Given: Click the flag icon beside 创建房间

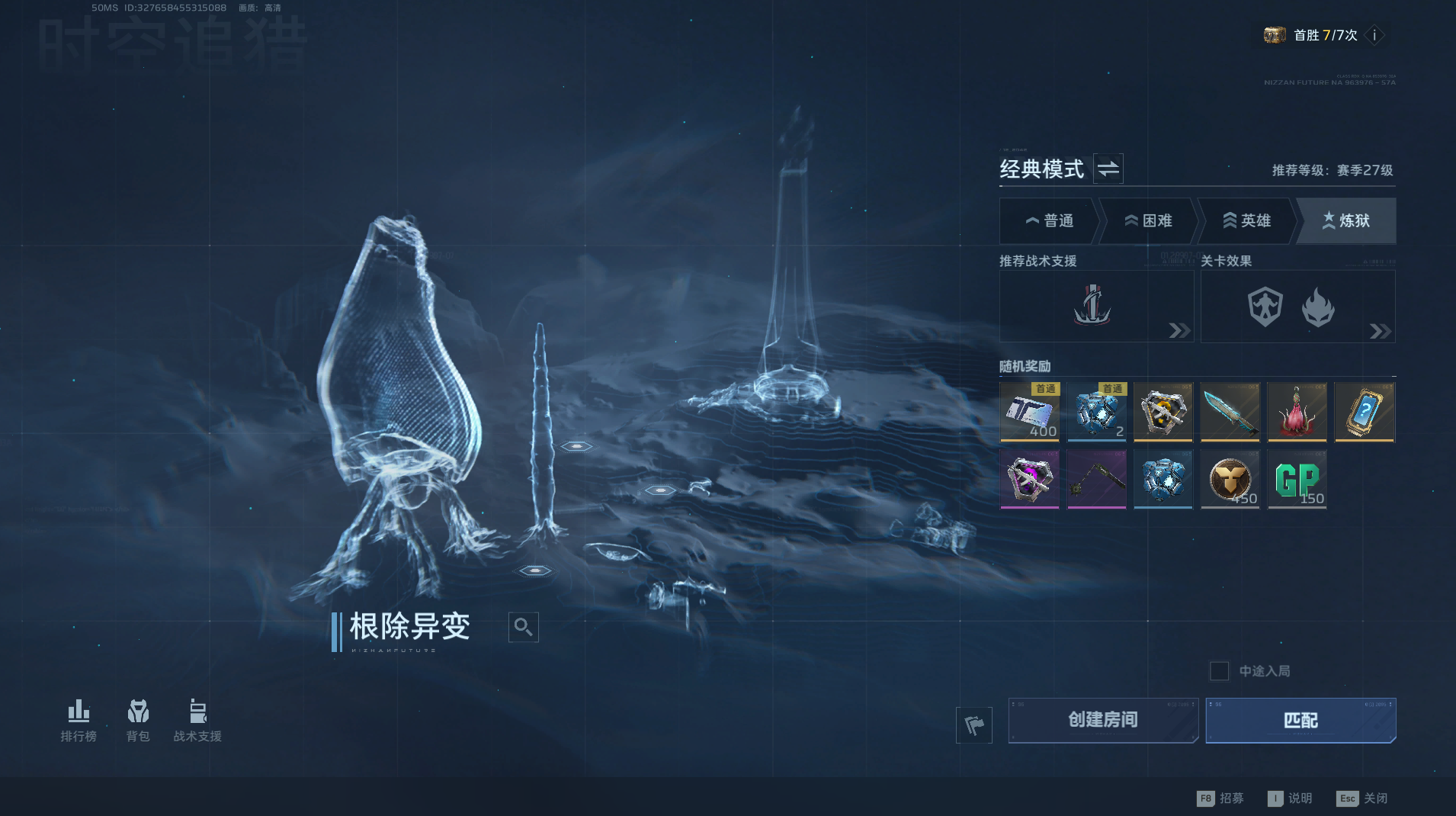Looking at the screenshot, I should (974, 724).
